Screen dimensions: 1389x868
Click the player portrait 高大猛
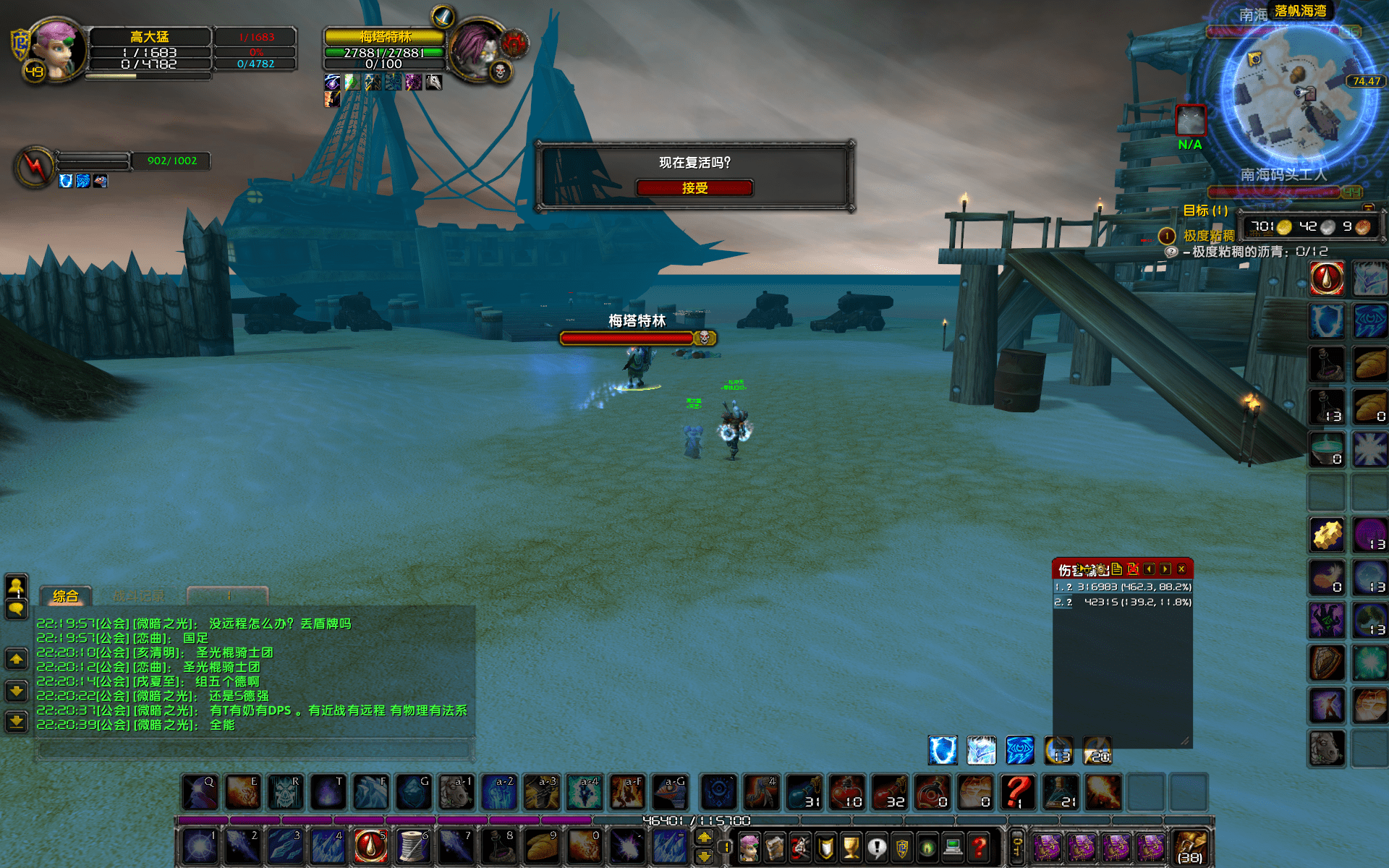click(56, 49)
